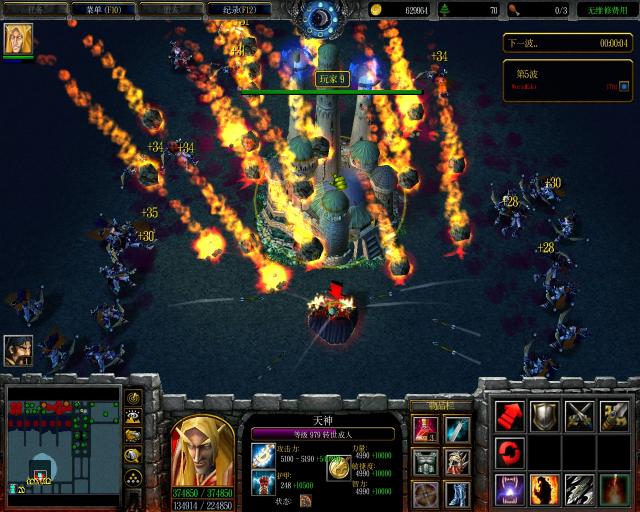Activate the Attack crossed-swords command

tap(580, 415)
